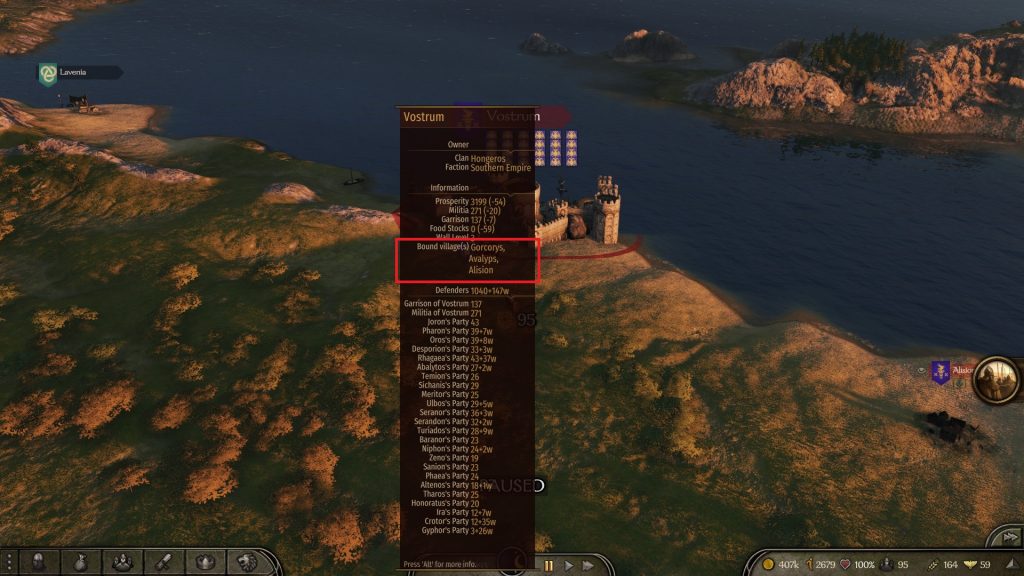Image resolution: width=1024 pixels, height=576 pixels.
Task: Open the kingdom lion emblem icon
Action: (x=247, y=562)
